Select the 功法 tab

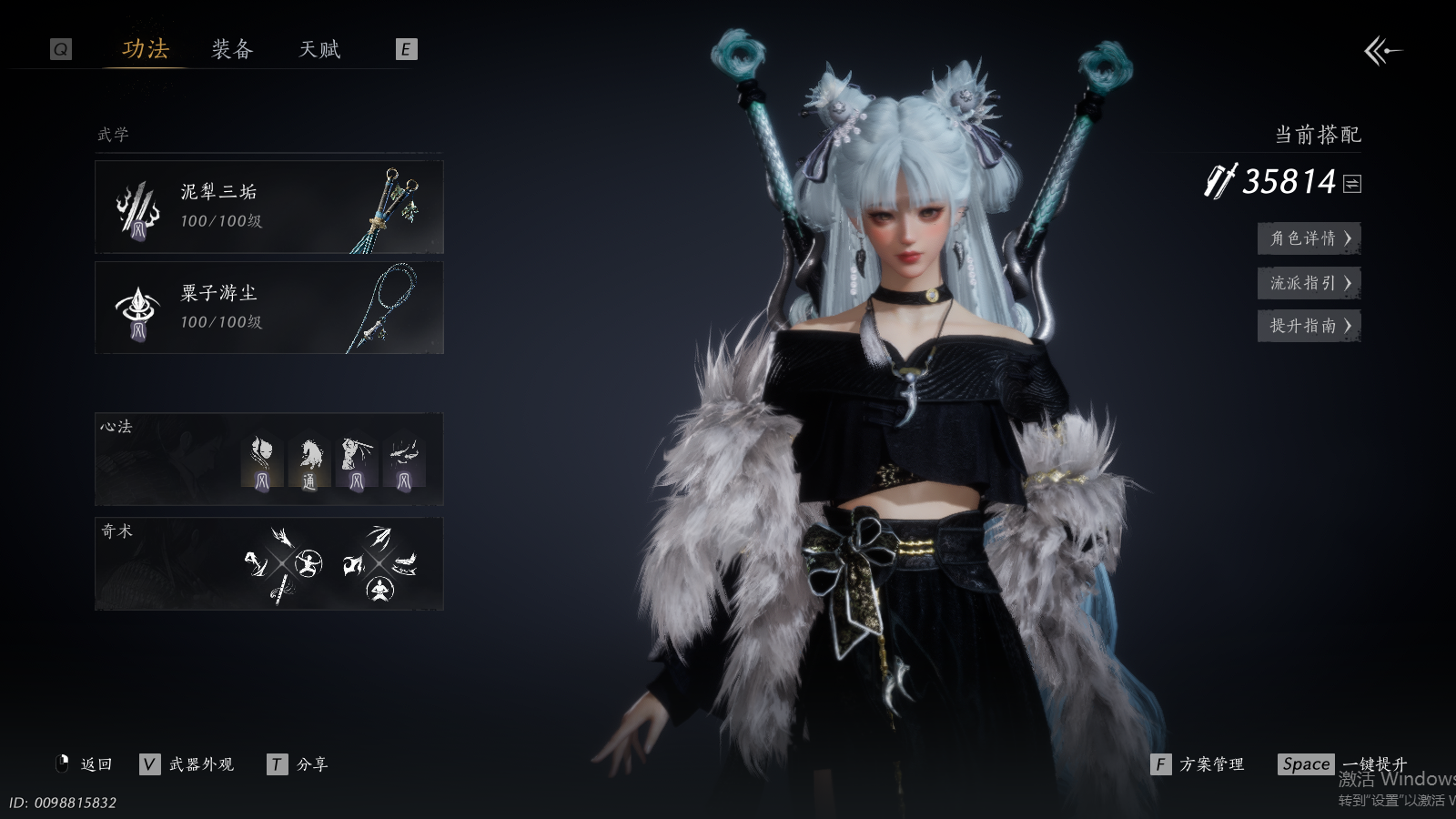(x=146, y=49)
